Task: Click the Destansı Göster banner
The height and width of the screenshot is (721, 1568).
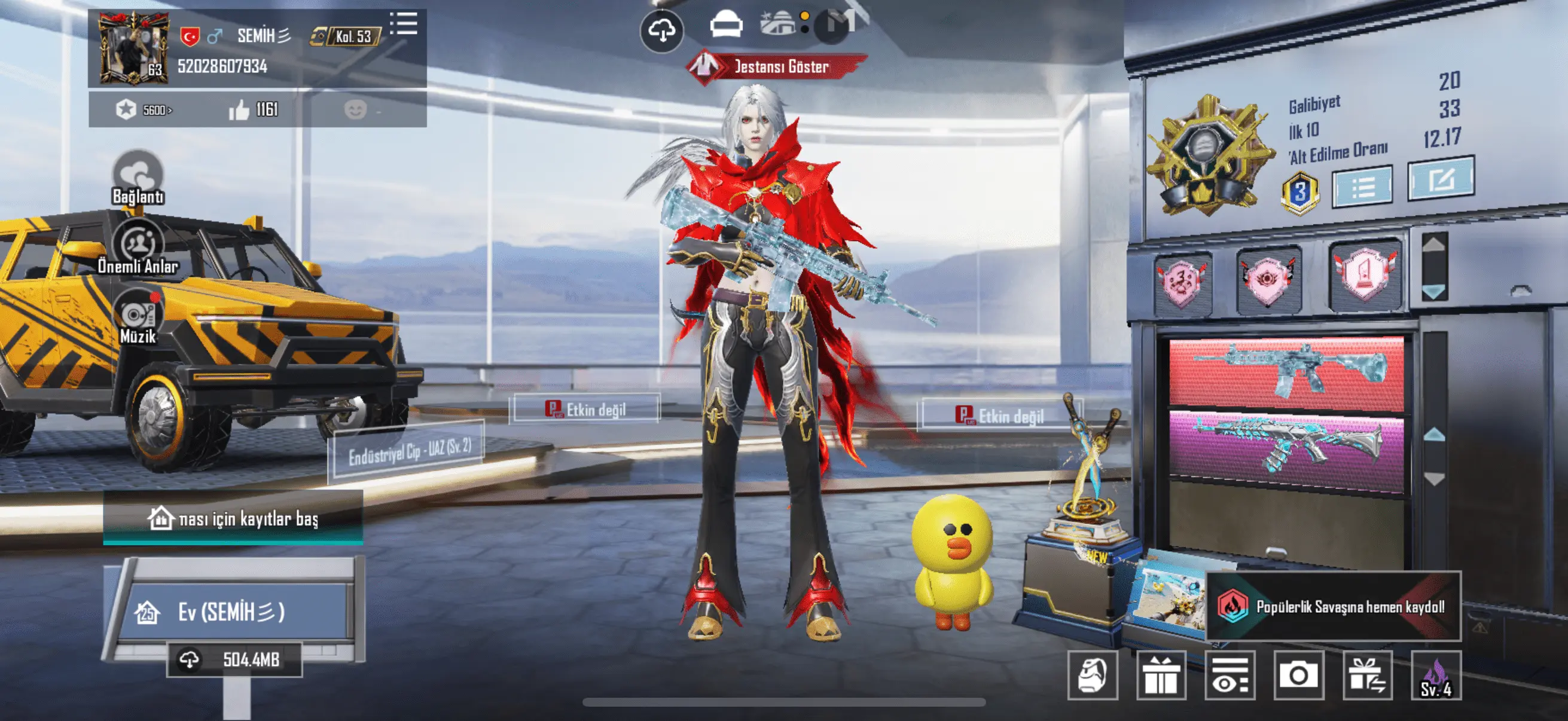Action: pos(779,66)
